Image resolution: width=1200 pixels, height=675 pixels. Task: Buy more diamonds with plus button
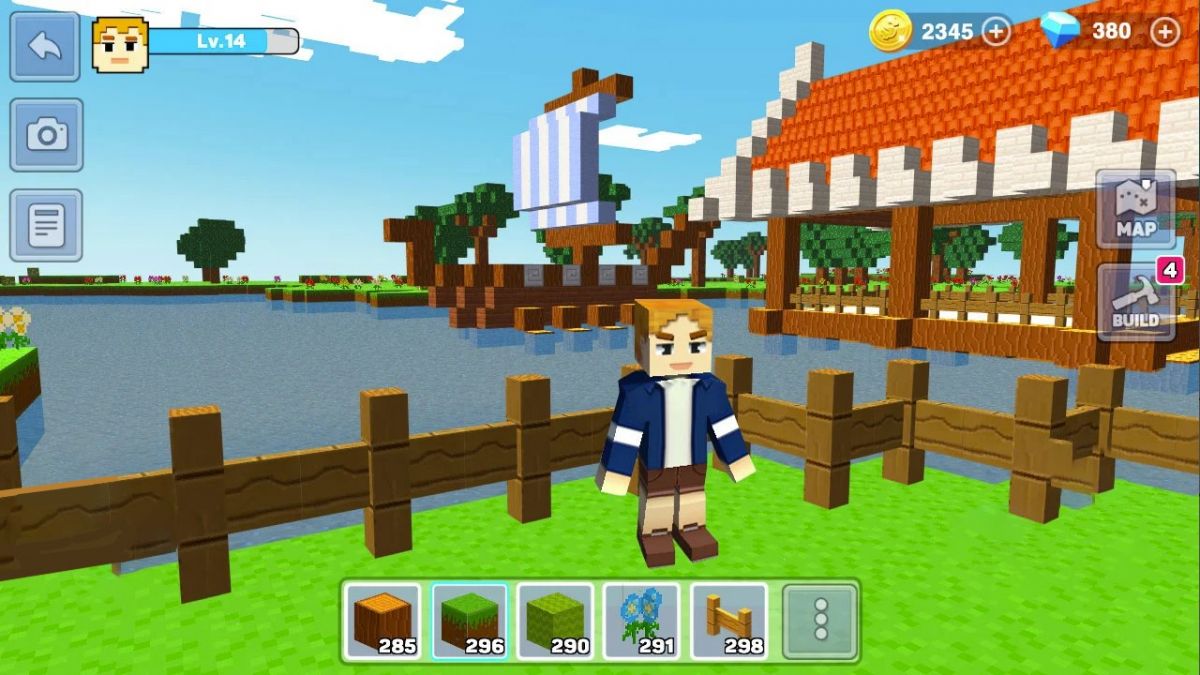[1165, 31]
